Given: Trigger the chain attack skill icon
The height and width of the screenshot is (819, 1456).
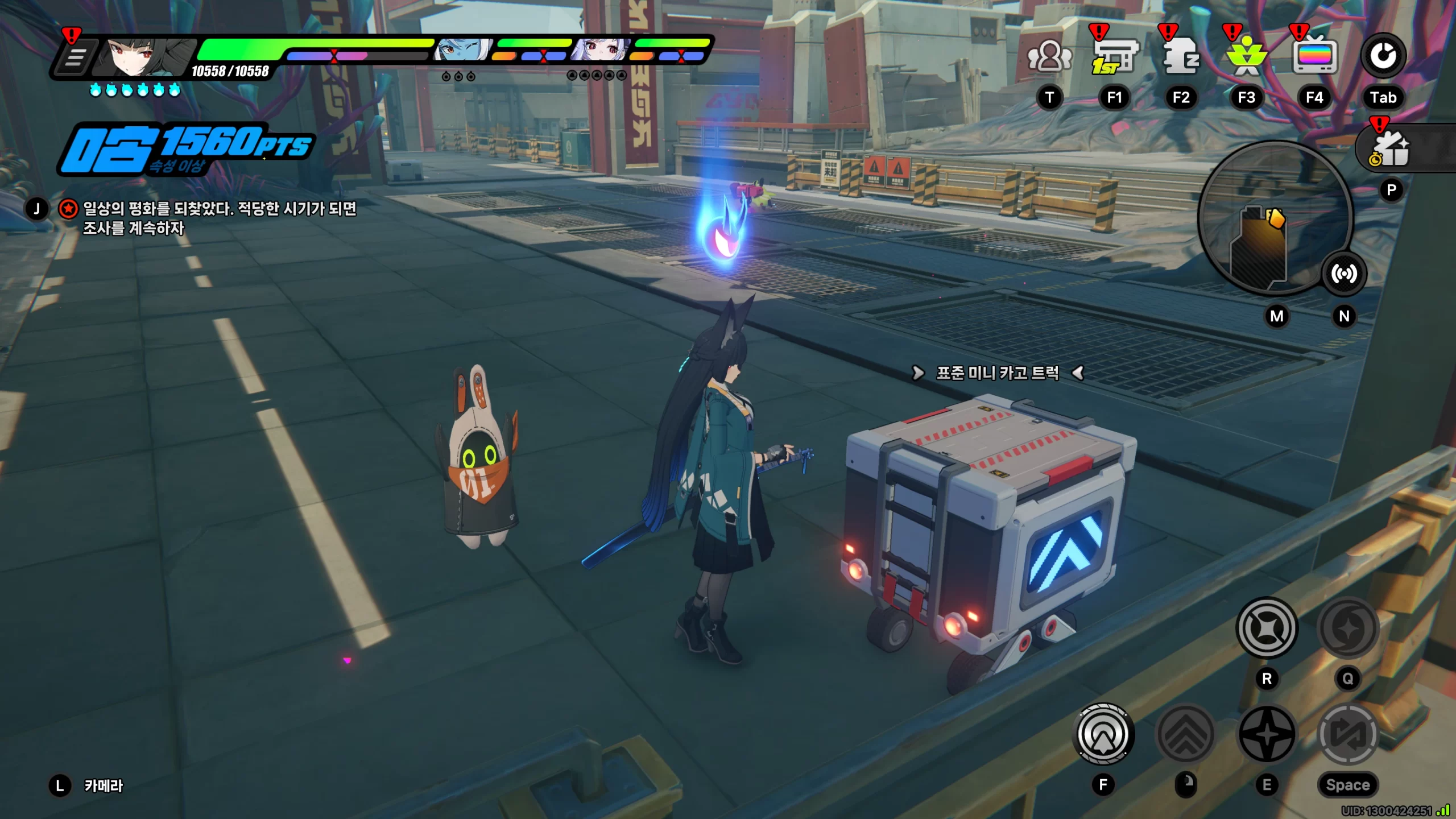Looking at the screenshot, I should [x=1267, y=628].
